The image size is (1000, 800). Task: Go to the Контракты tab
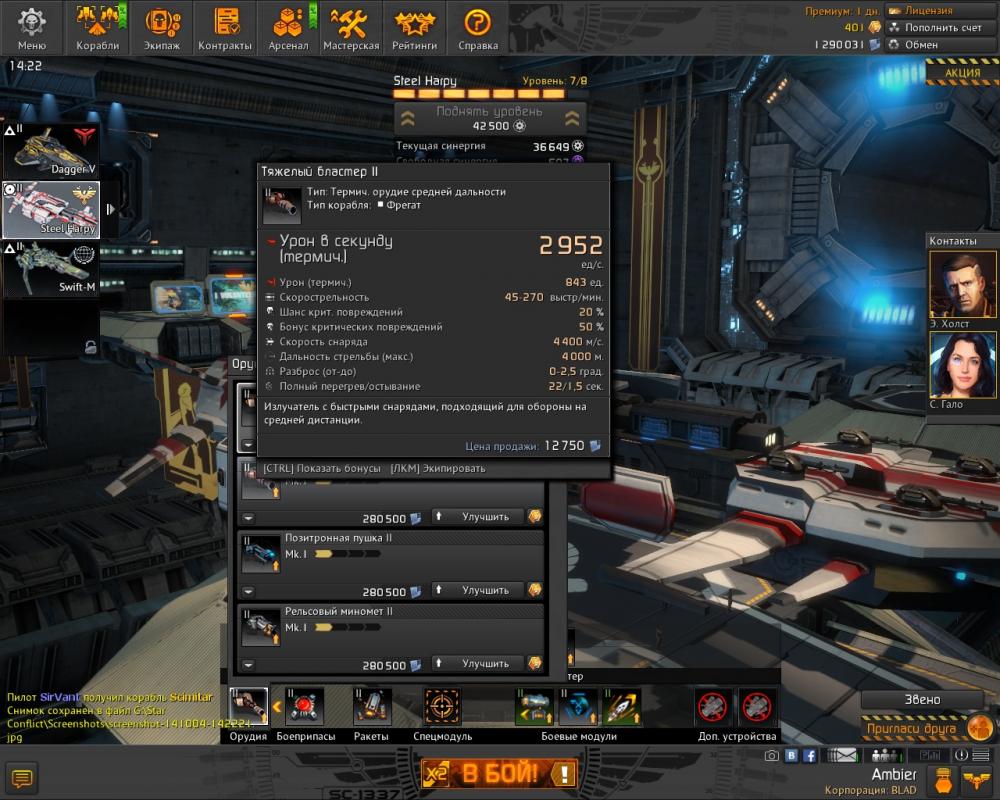(225, 27)
